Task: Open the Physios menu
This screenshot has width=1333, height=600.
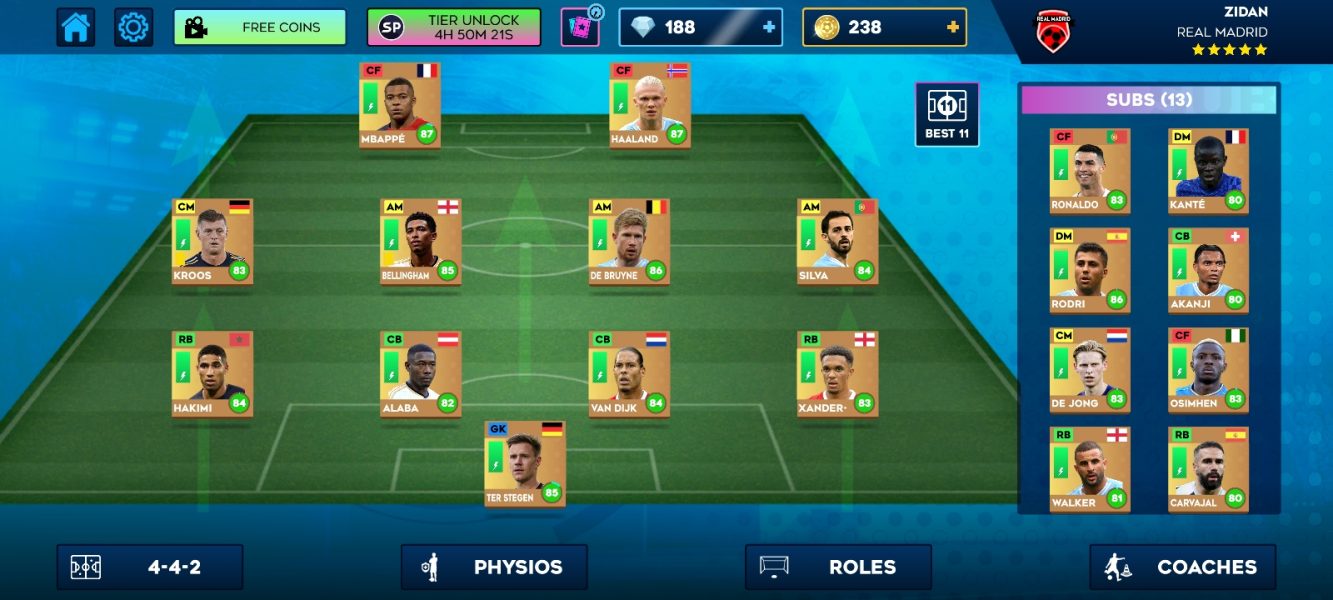Action: click(x=494, y=567)
